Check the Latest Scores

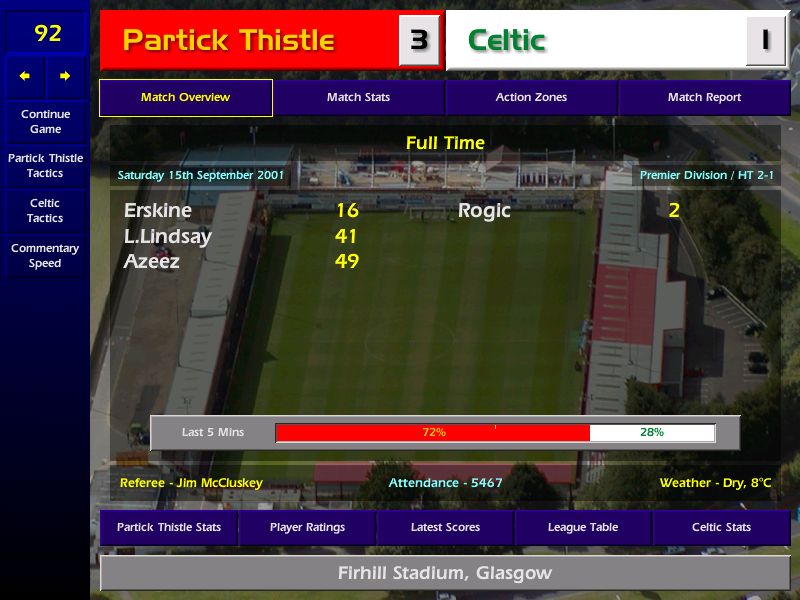[445, 527]
